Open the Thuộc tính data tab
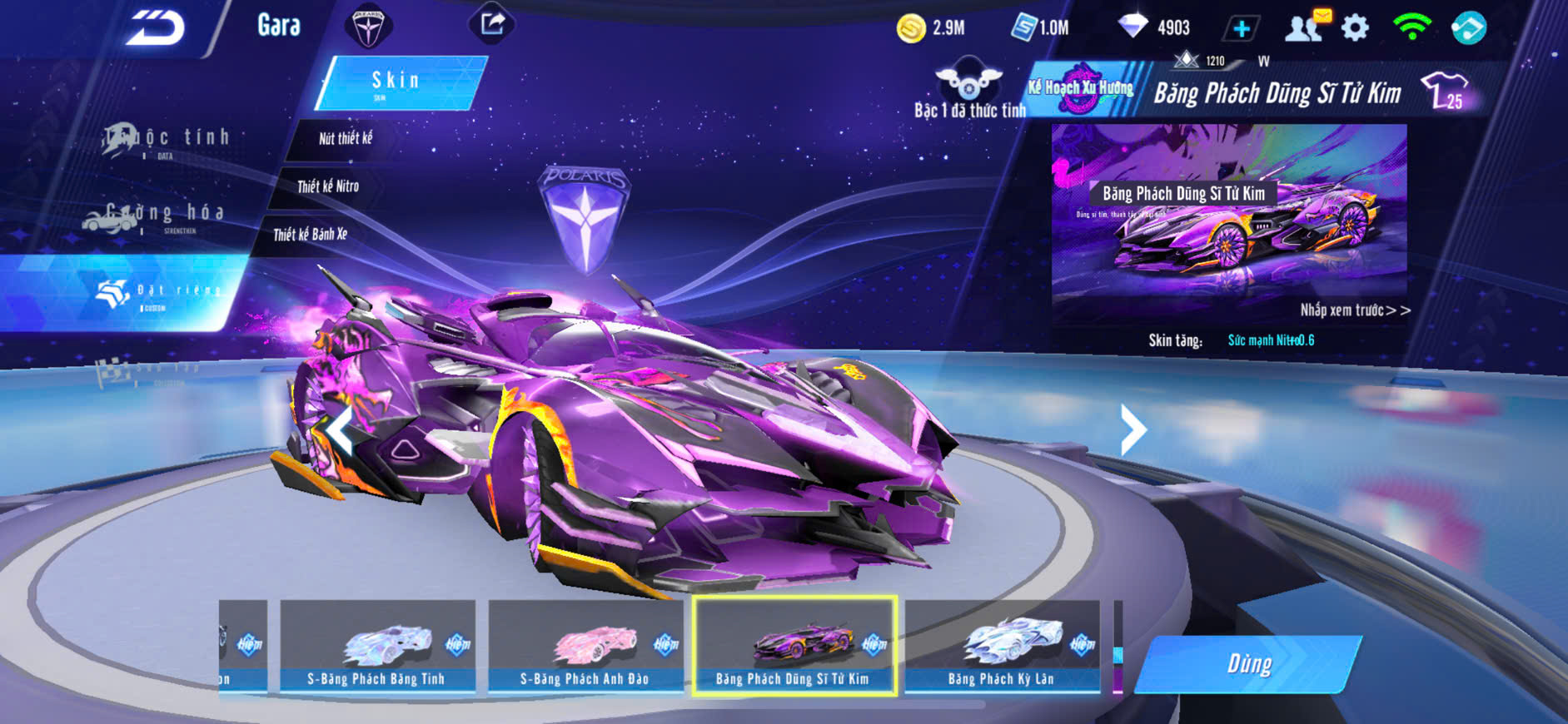 pyautogui.click(x=167, y=140)
